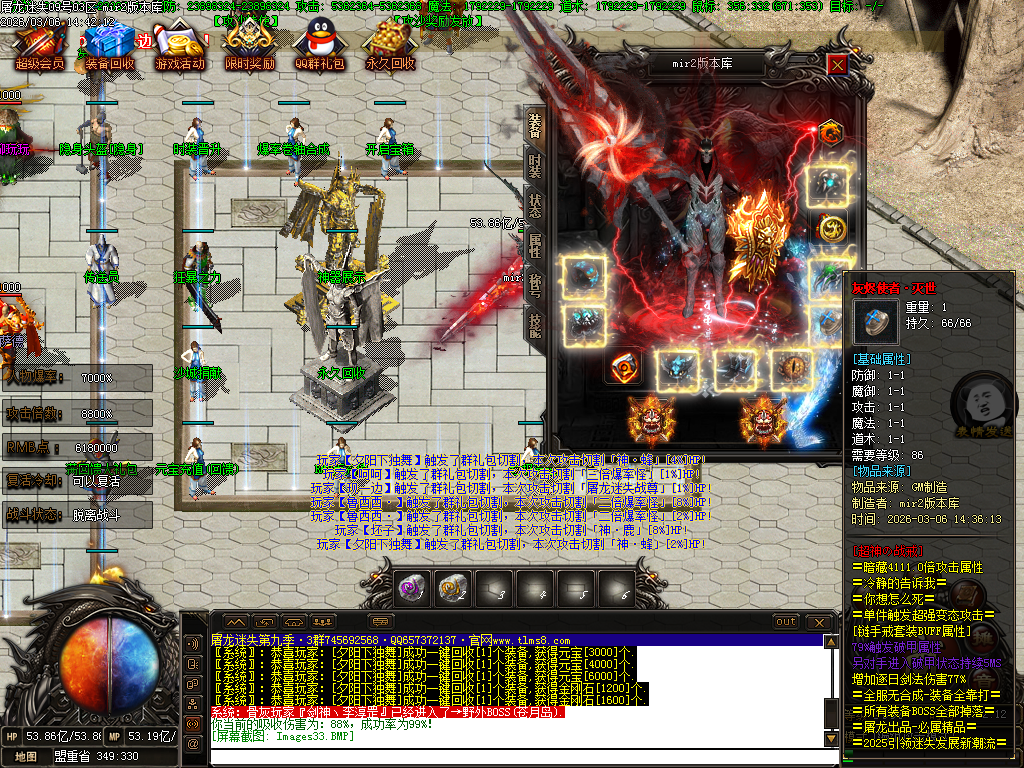
Task: Switch to the 称号 title tab
Action: click(535, 285)
